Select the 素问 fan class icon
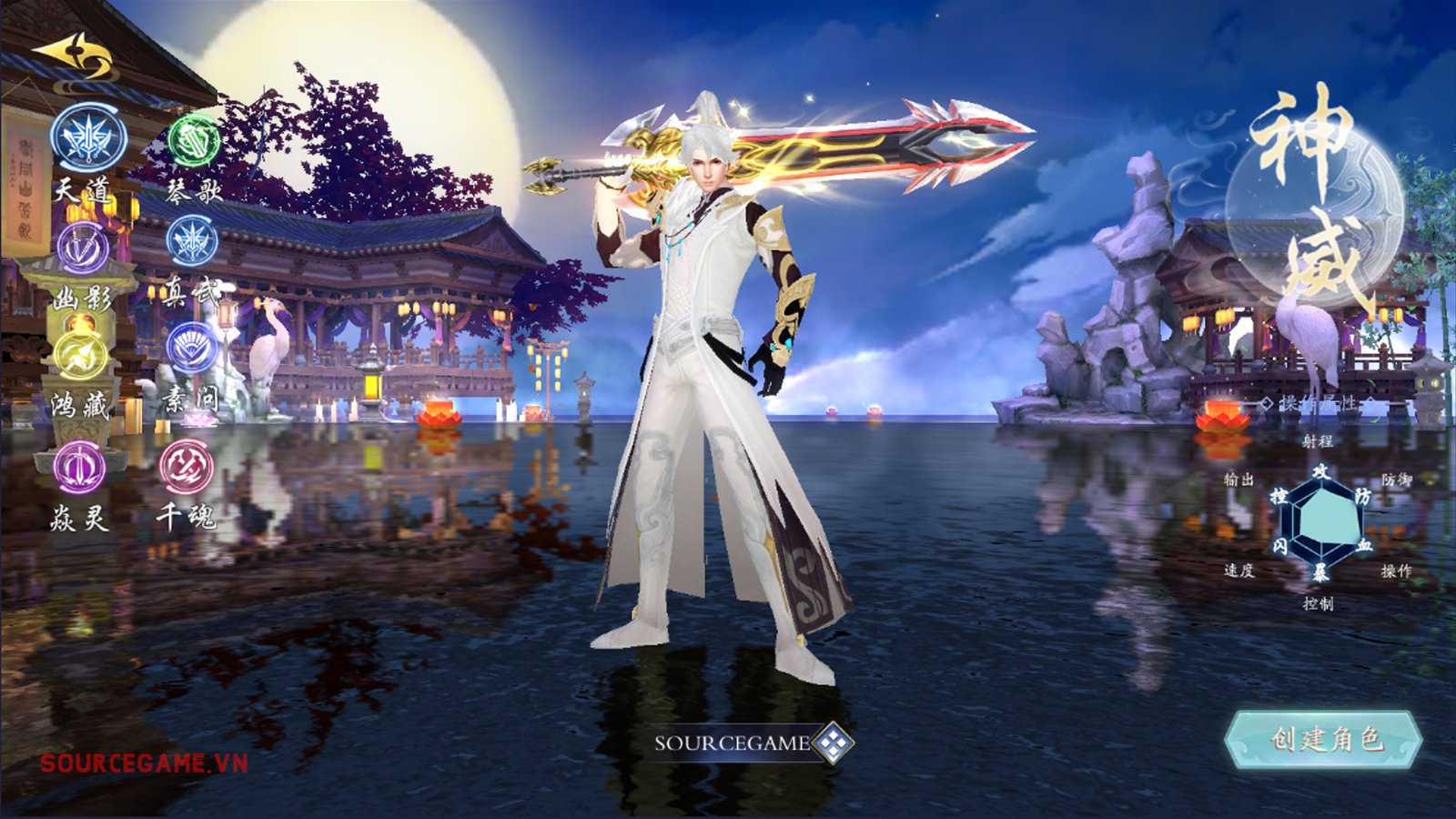Screen dimensions: 1456x819 [192, 349]
